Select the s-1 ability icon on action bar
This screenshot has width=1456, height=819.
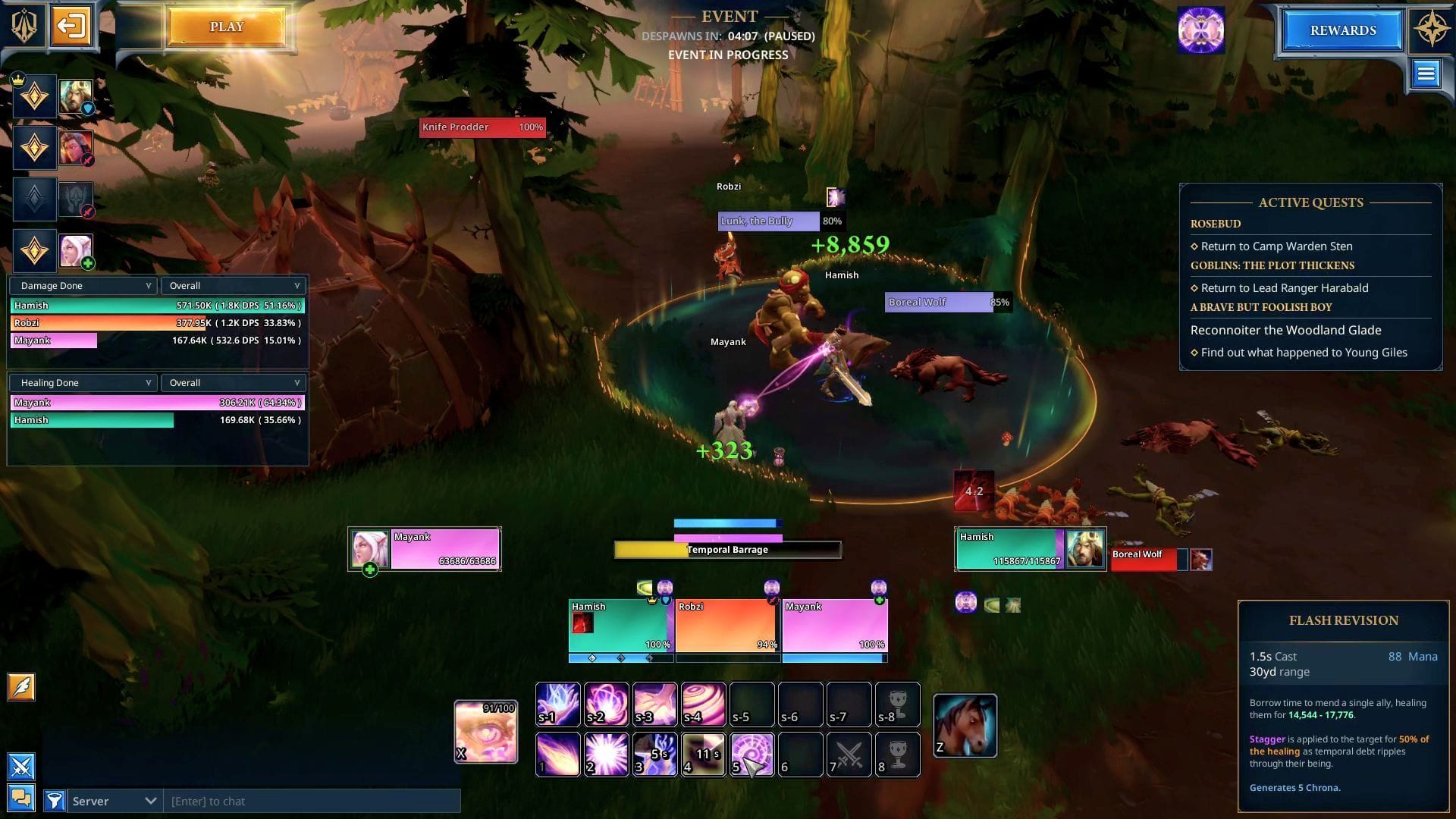(x=557, y=704)
